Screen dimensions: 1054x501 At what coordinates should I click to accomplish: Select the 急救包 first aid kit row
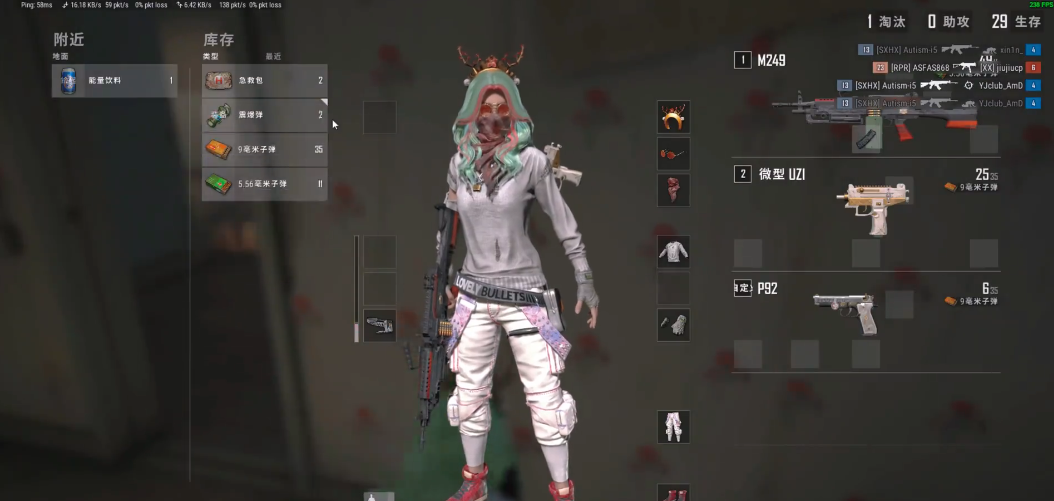tap(264, 81)
